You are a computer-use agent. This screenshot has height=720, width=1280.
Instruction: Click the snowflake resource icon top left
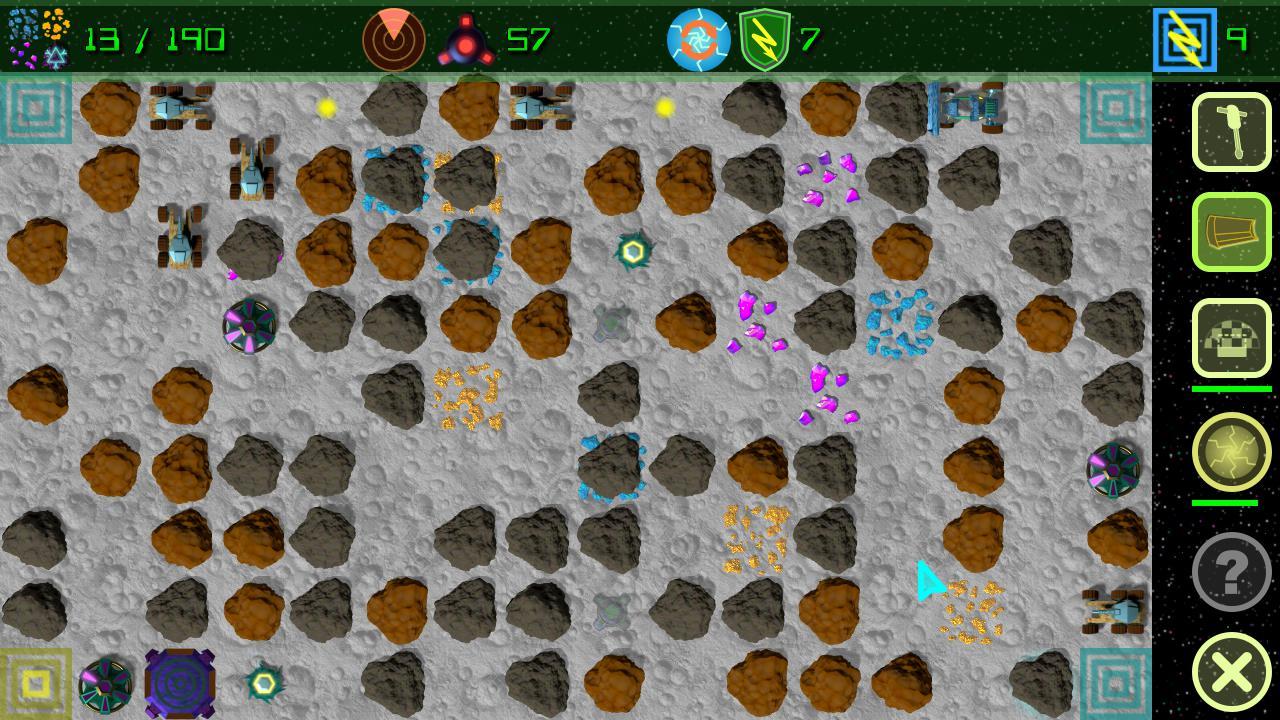coord(57,57)
